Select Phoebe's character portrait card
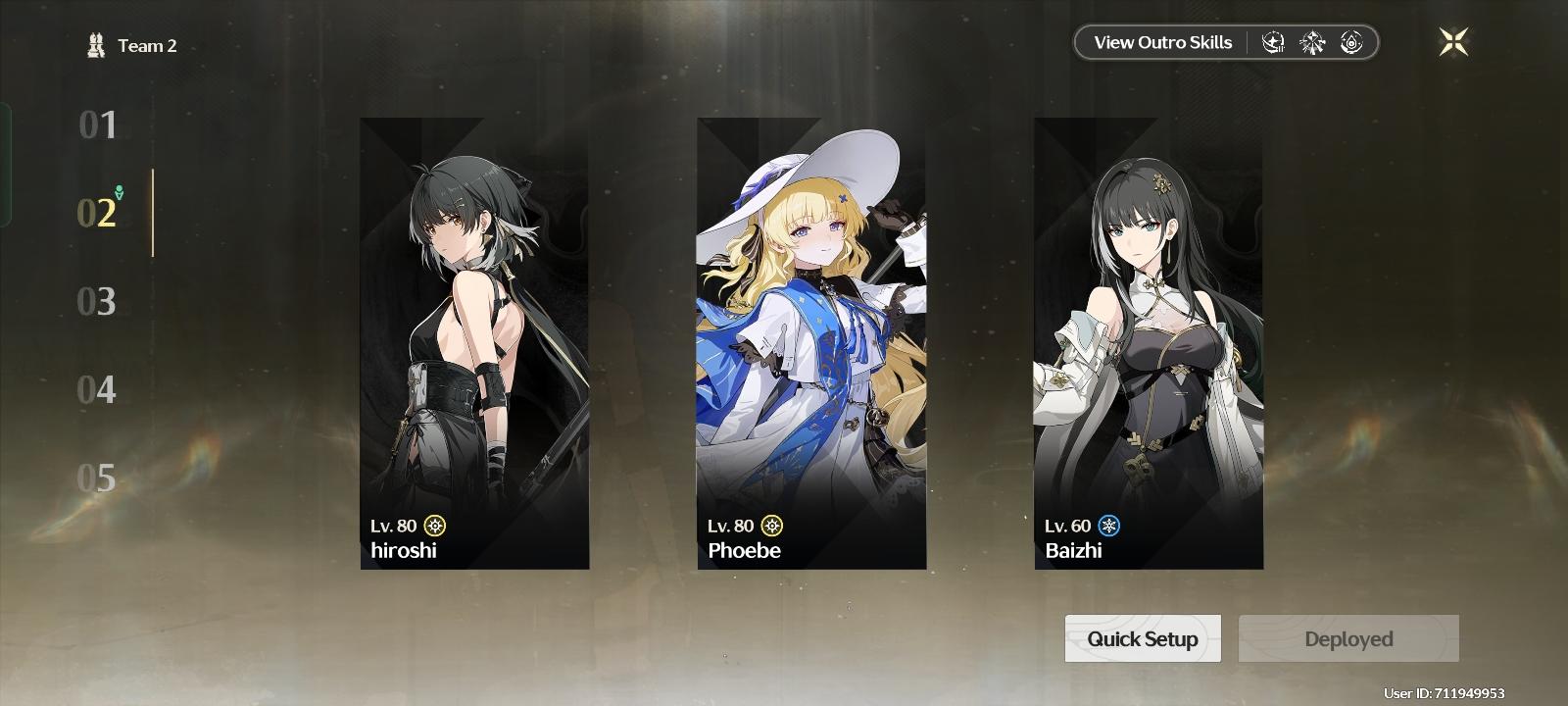This screenshot has height=706, width=1568. pos(810,341)
